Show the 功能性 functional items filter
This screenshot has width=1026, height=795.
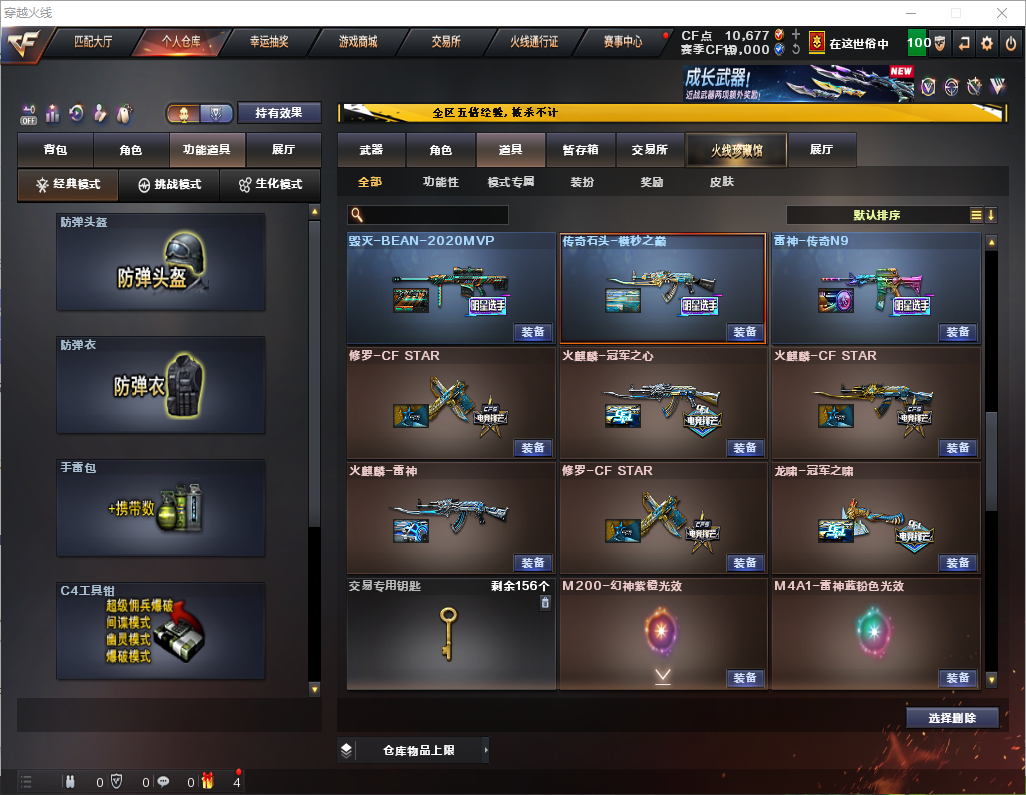440,182
